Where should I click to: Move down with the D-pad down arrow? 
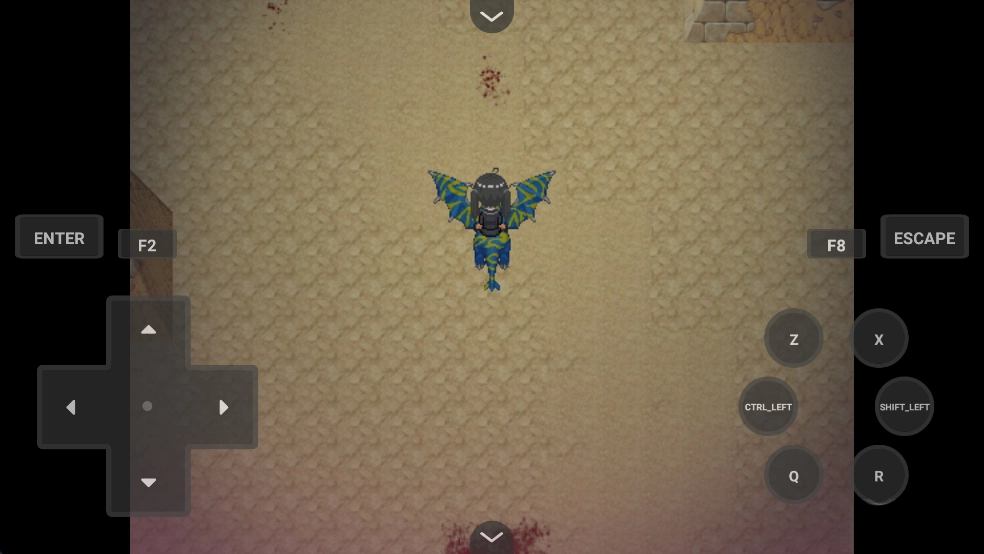148,483
